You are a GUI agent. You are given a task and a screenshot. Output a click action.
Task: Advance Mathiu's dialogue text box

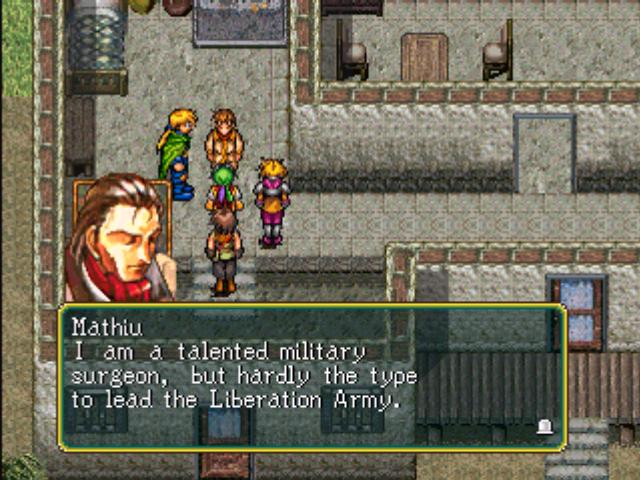312,377
